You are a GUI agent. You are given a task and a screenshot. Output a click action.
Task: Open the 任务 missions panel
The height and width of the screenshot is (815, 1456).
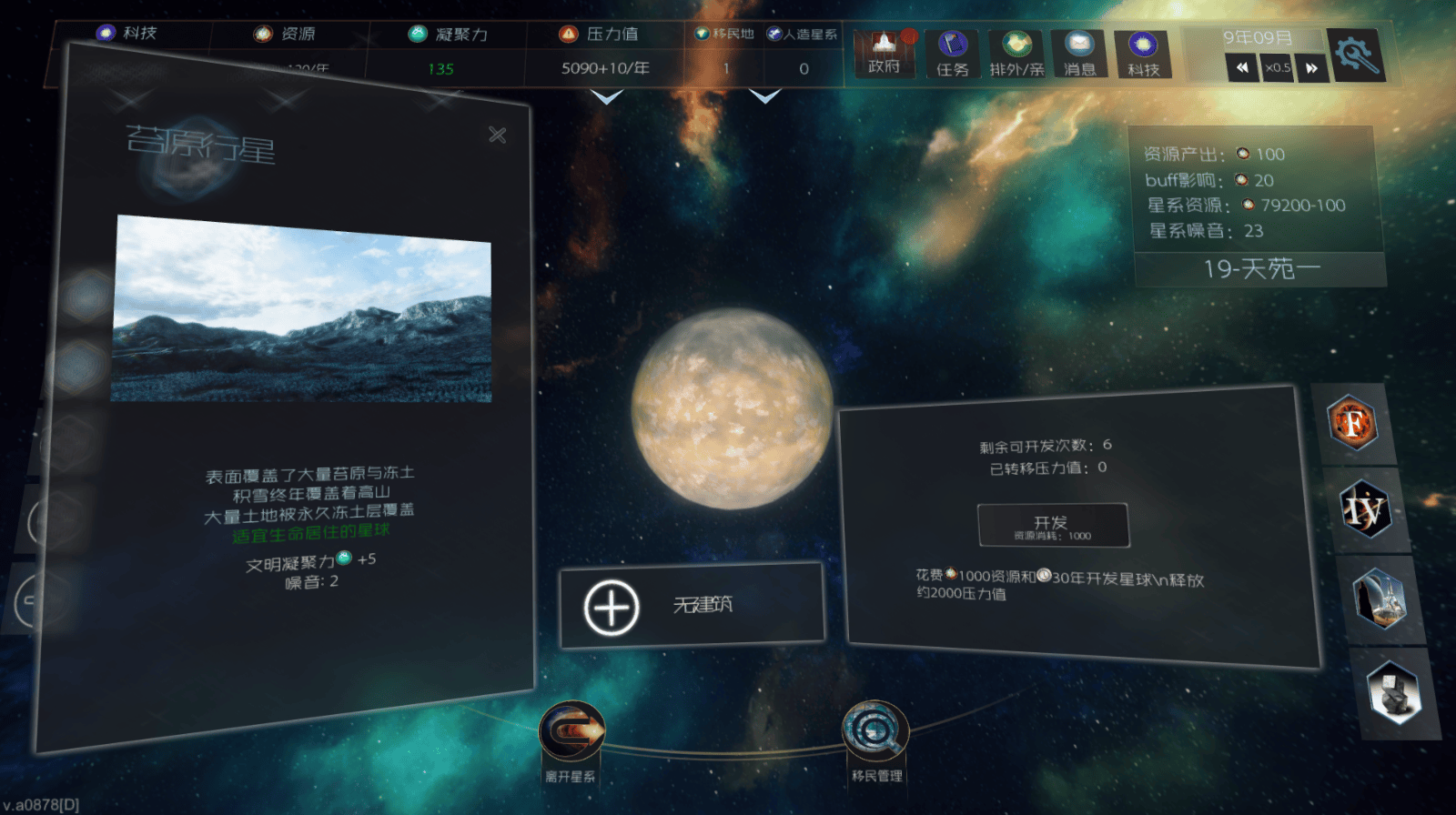click(x=952, y=54)
